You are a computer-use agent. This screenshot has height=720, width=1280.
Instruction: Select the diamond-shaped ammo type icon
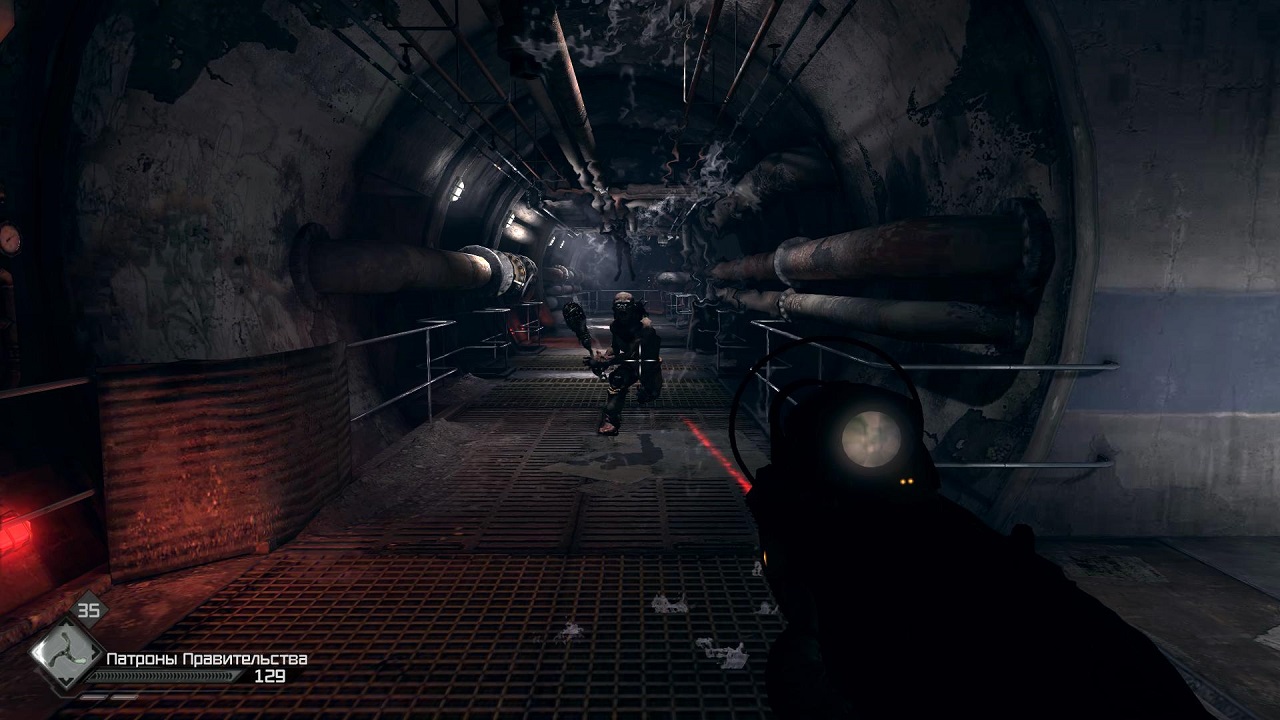click(x=65, y=655)
